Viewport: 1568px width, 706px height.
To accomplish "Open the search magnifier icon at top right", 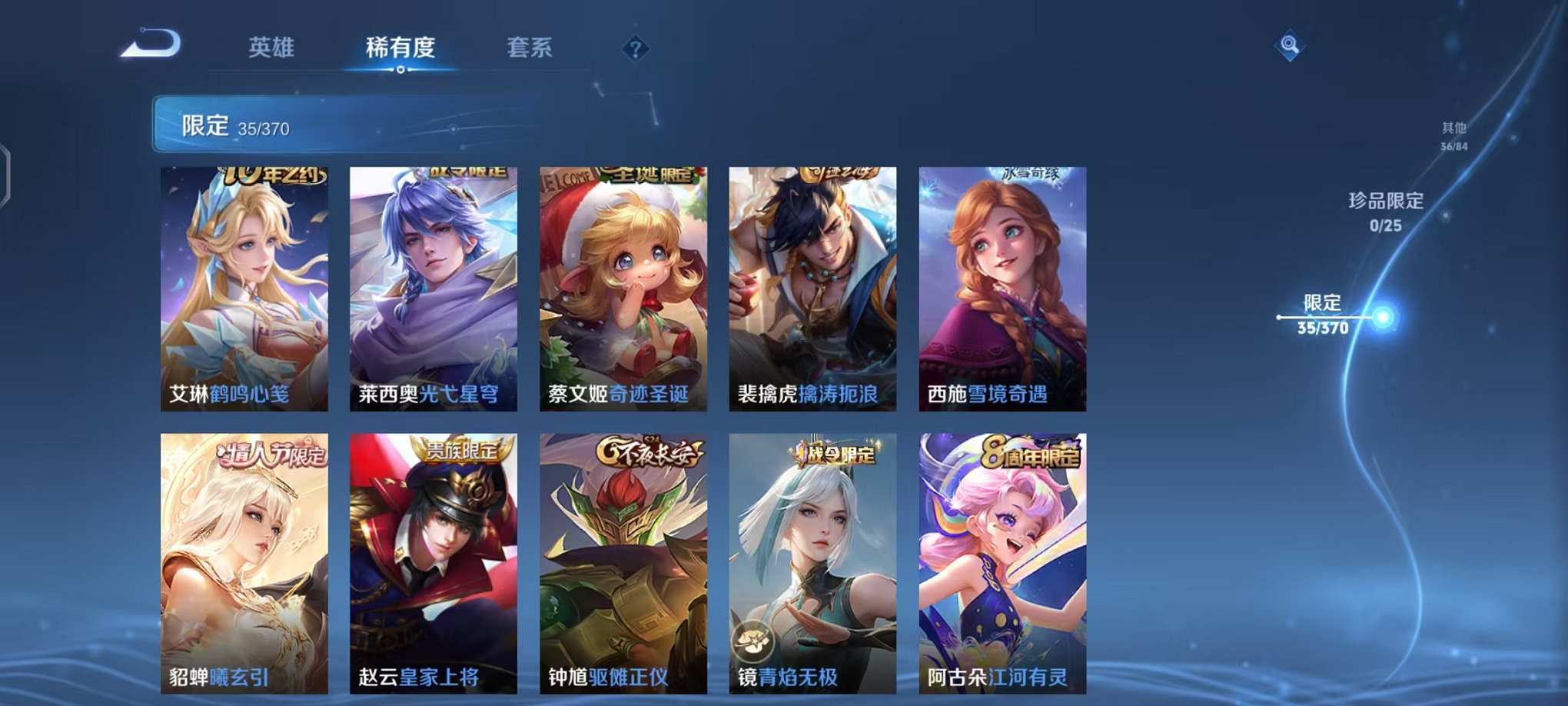I will (x=1292, y=44).
